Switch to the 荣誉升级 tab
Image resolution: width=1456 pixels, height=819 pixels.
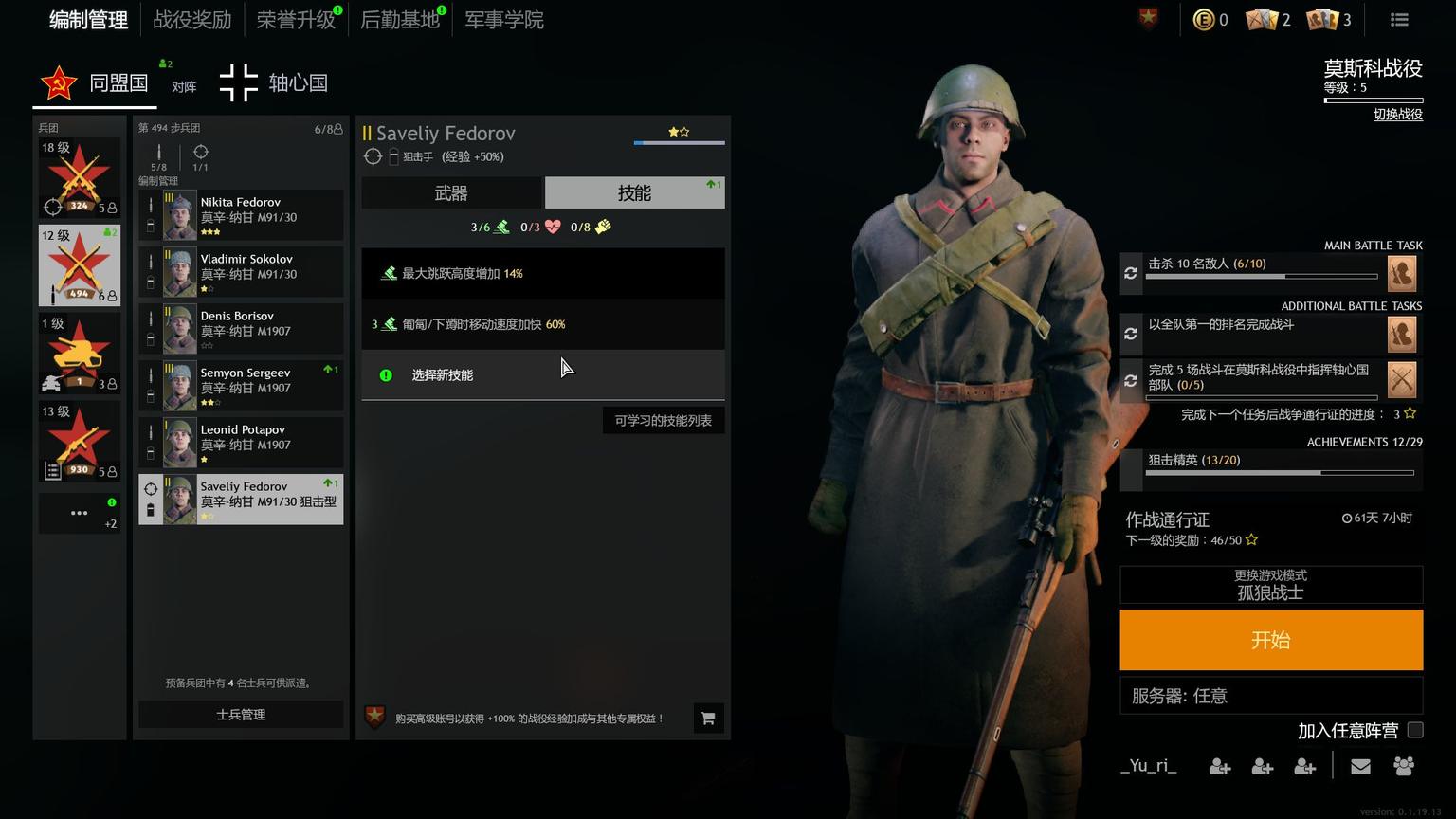(x=296, y=20)
